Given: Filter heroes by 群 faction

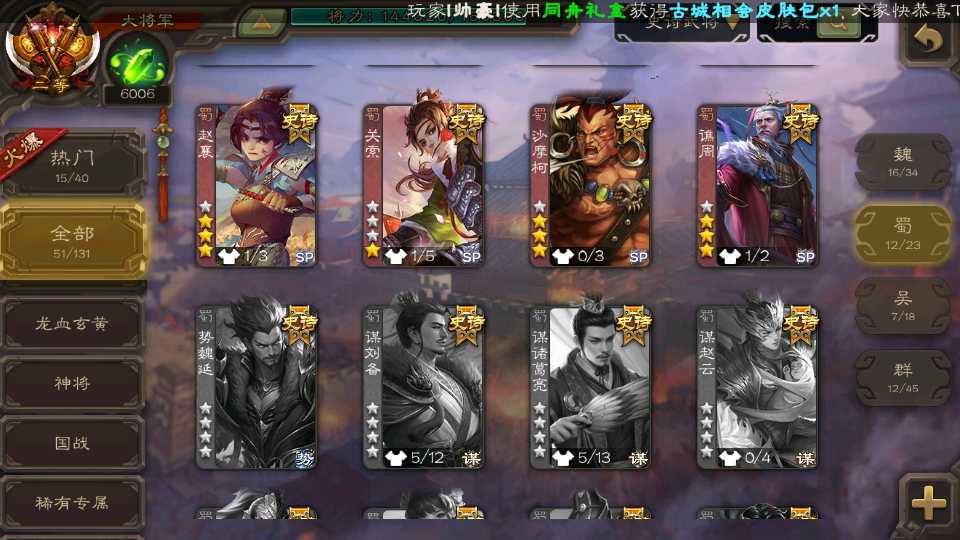Looking at the screenshot, I should point(903,377).
